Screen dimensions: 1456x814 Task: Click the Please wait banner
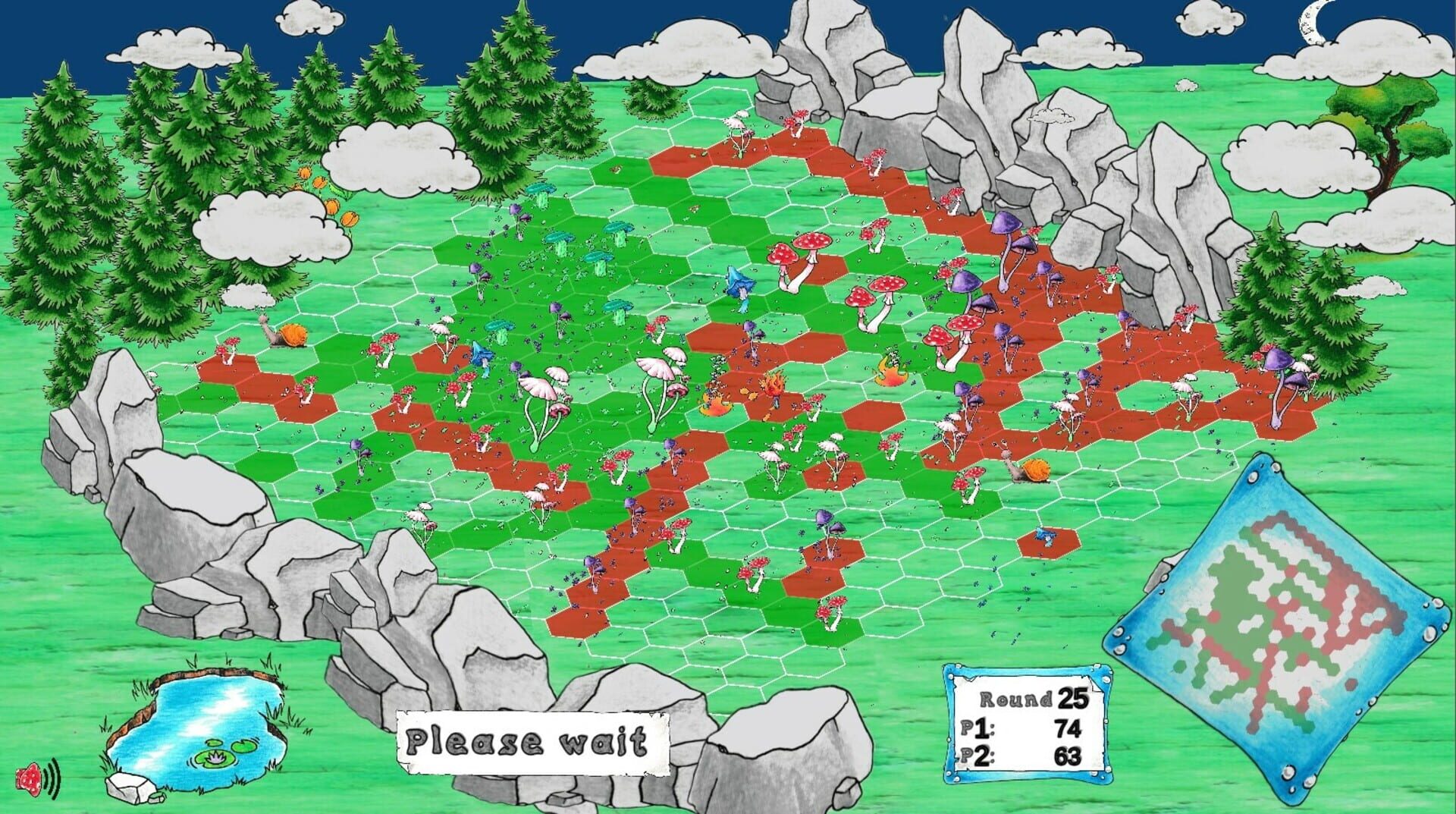coord(531,740)
